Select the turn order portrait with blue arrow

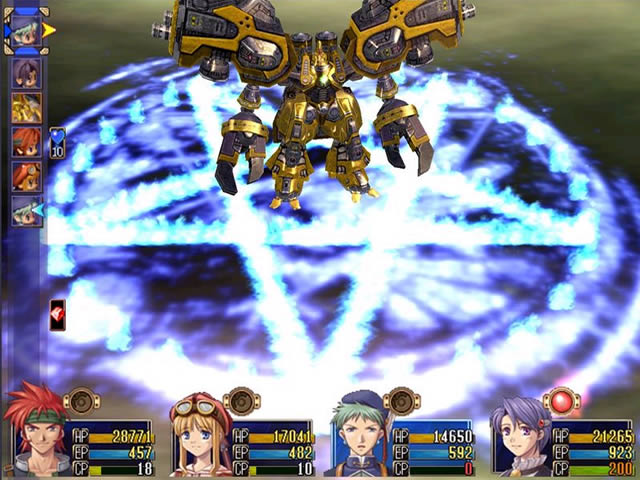pos(27,210)
